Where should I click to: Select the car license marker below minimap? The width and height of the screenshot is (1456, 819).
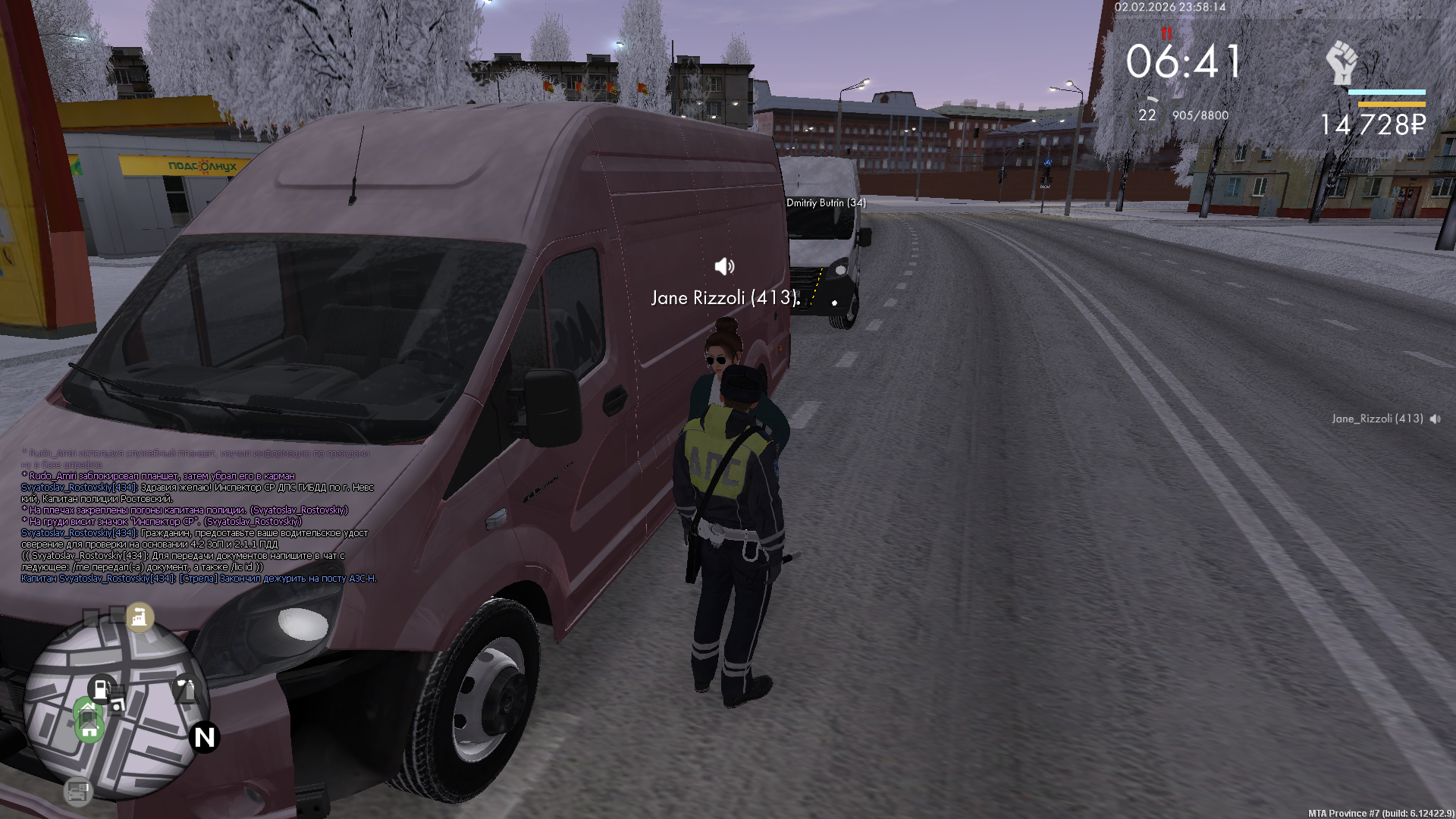pos(77,792)
